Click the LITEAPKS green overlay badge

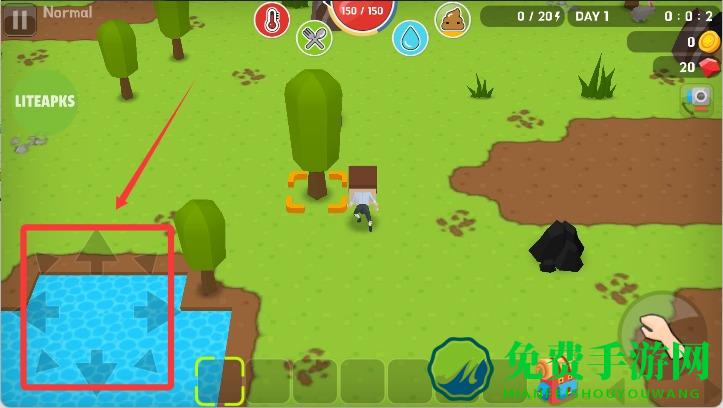tap(44, 102)
